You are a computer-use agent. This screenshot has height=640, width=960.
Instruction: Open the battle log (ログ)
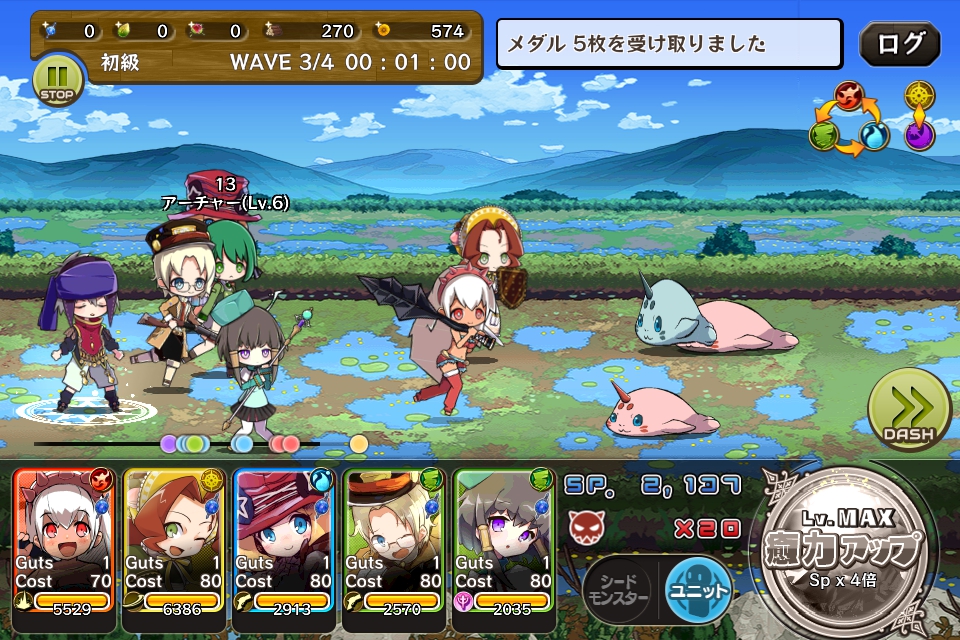pos(899,44)
